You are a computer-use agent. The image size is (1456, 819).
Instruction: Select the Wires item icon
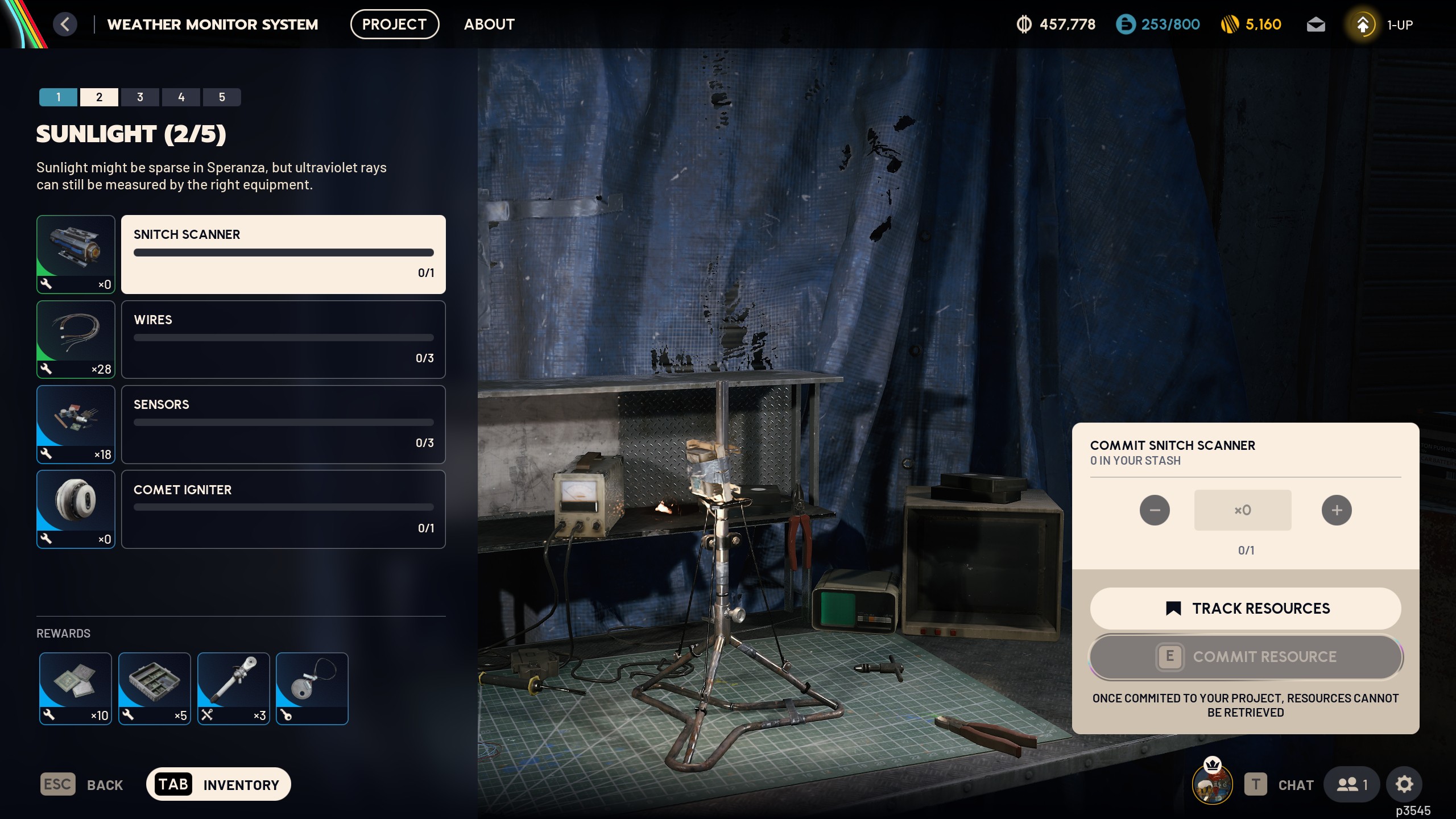click(76, 340)
